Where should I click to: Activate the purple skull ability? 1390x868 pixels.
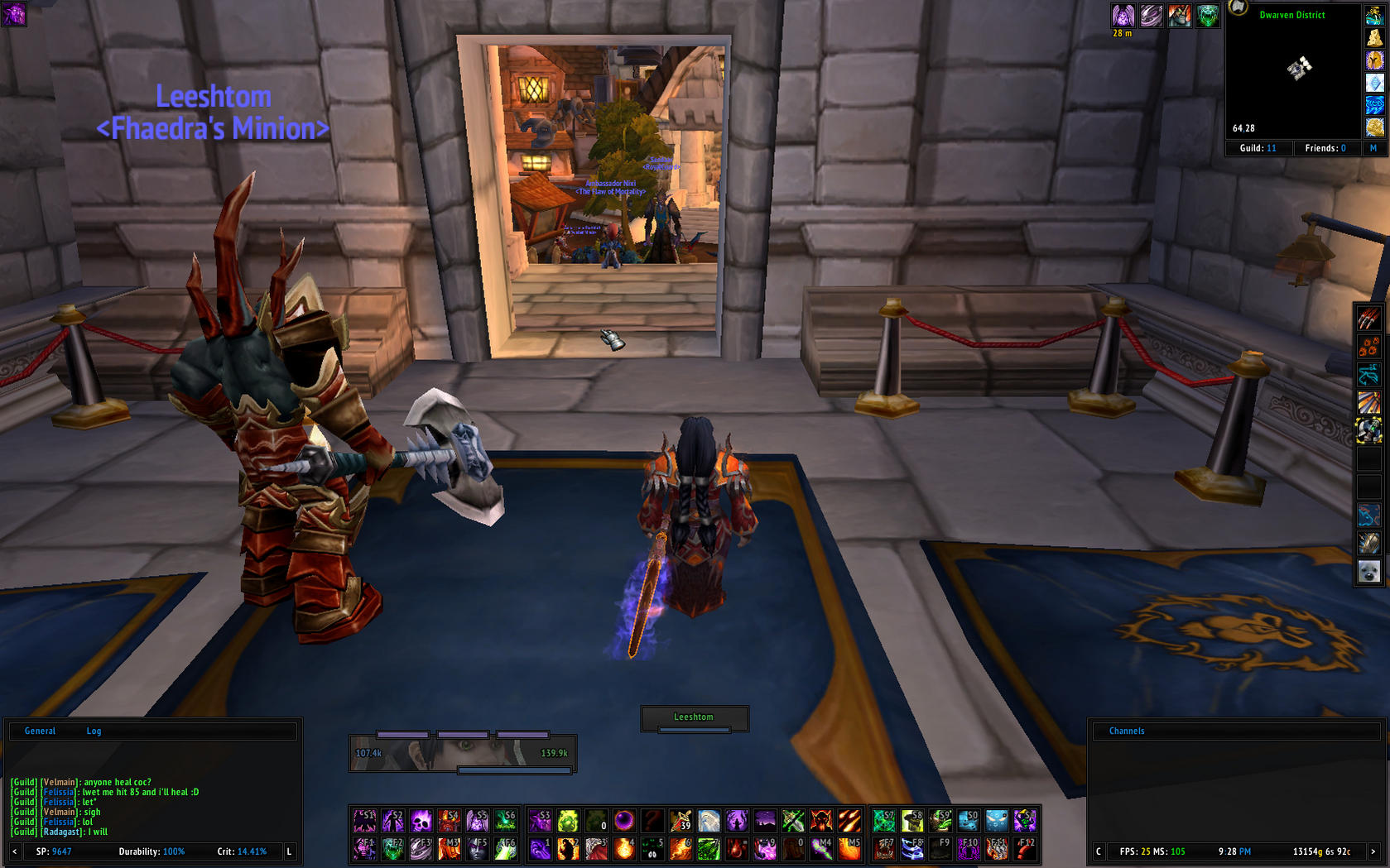click(x=421, y=820)
